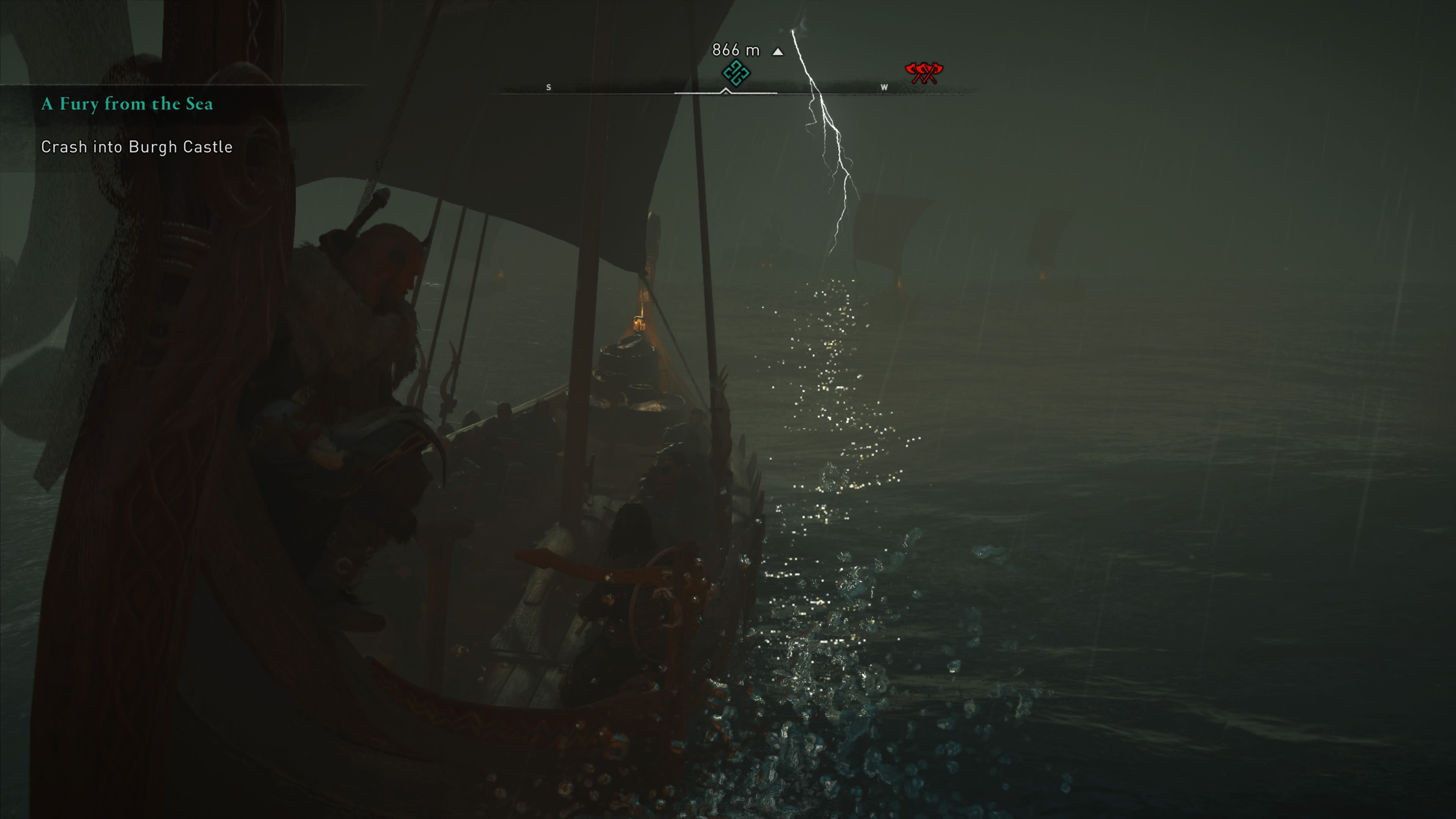Viewport: 1456px width, 819px height.
Task: Click the red crossed axes compass icon
Action: [924, 72]
